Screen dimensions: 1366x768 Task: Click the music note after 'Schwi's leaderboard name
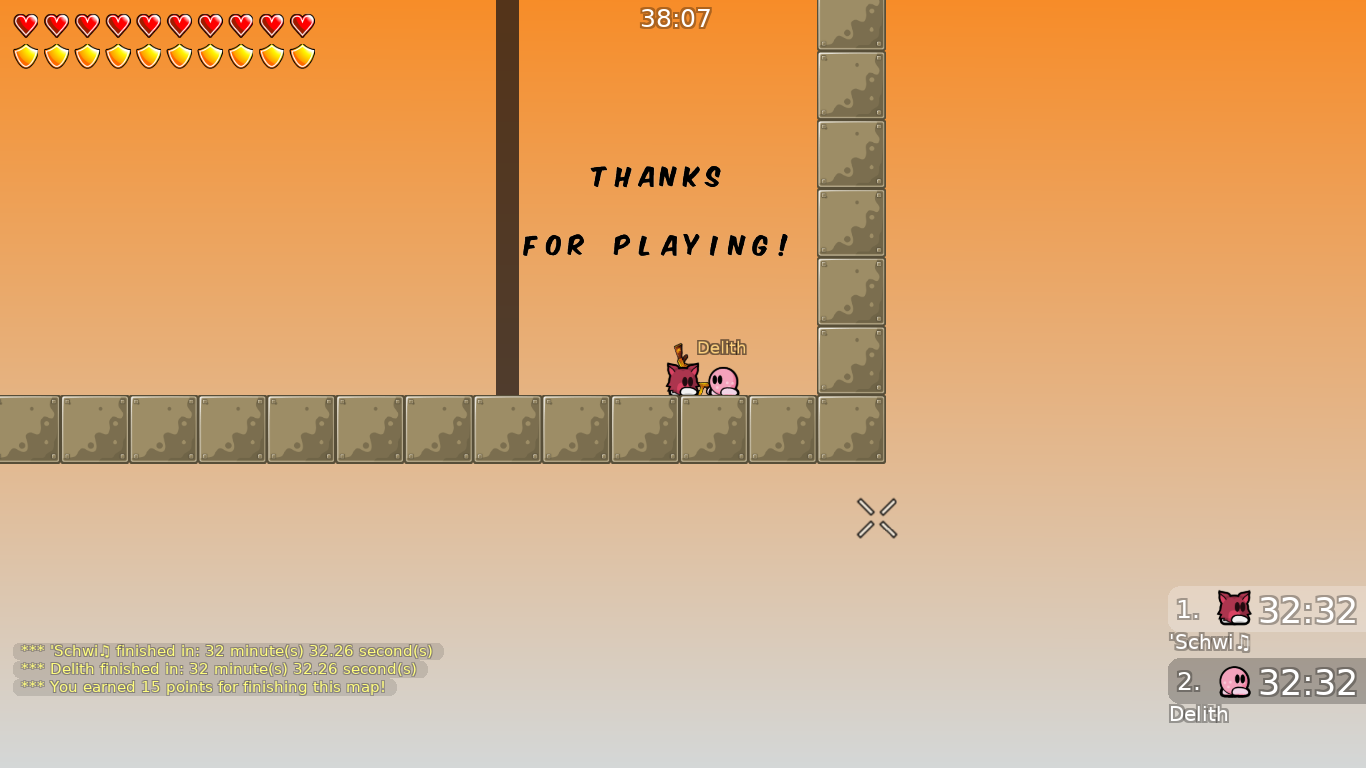pyautogui.click(x=1243, y=643)
